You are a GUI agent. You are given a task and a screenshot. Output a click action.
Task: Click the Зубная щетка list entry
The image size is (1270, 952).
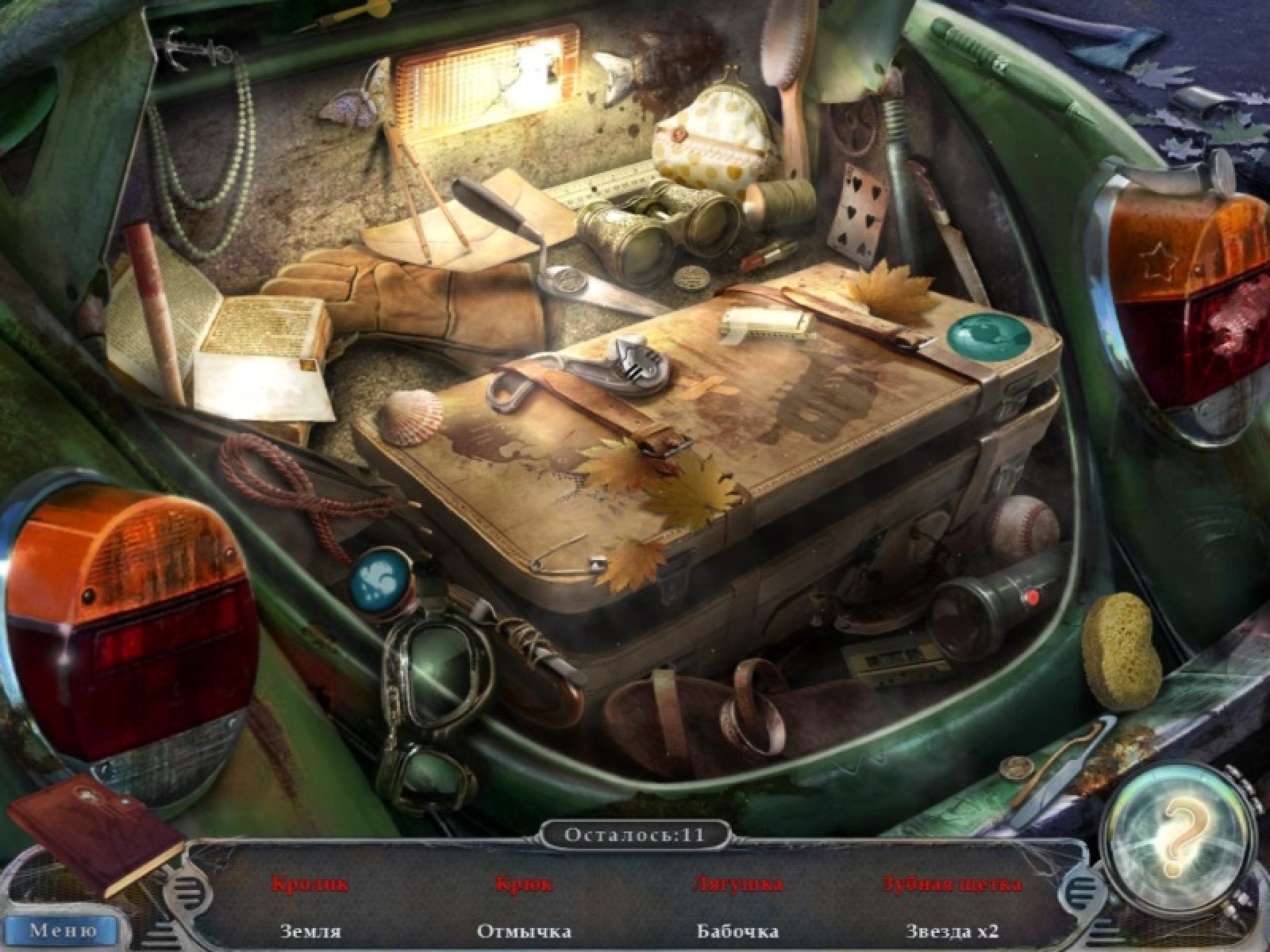click(952, 883)
